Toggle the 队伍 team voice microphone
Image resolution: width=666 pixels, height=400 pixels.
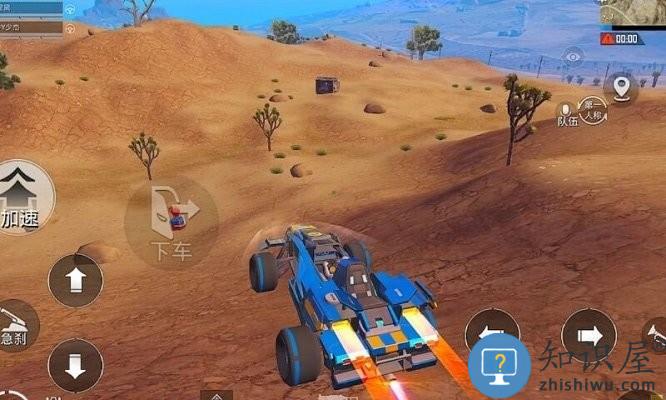(x=567, y=113)
